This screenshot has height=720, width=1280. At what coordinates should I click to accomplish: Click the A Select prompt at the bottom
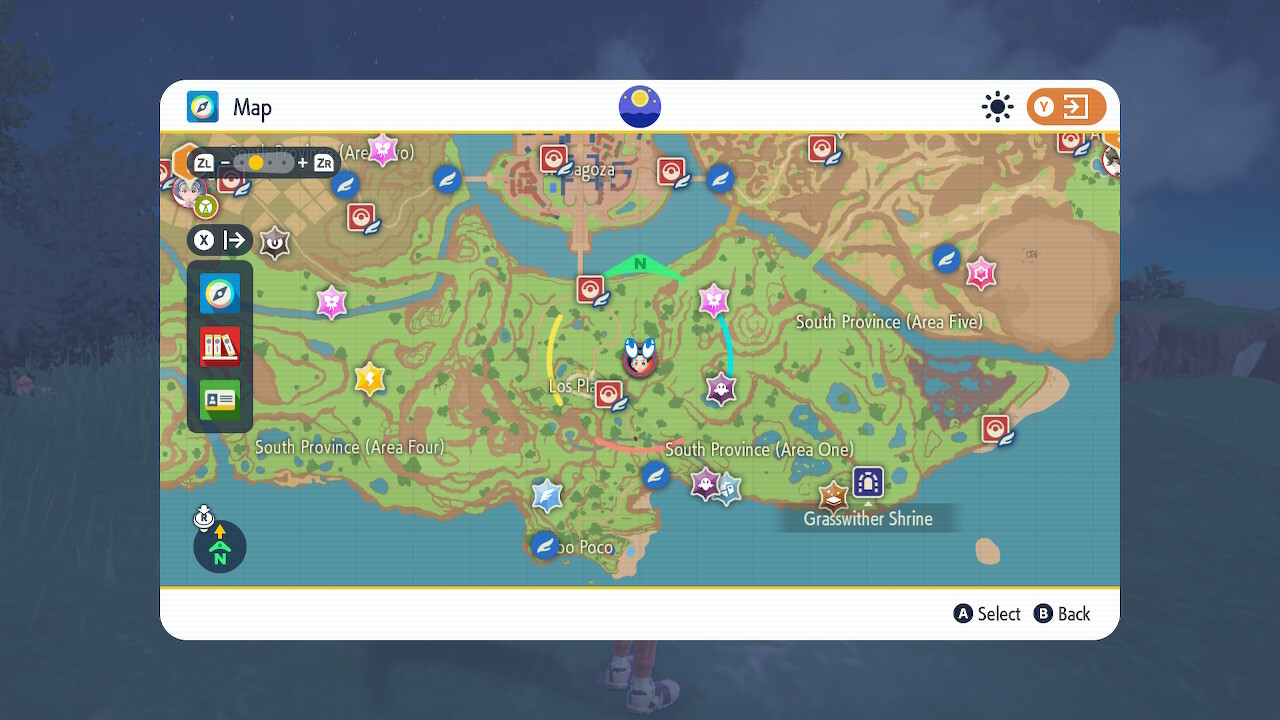pos(987,614)
